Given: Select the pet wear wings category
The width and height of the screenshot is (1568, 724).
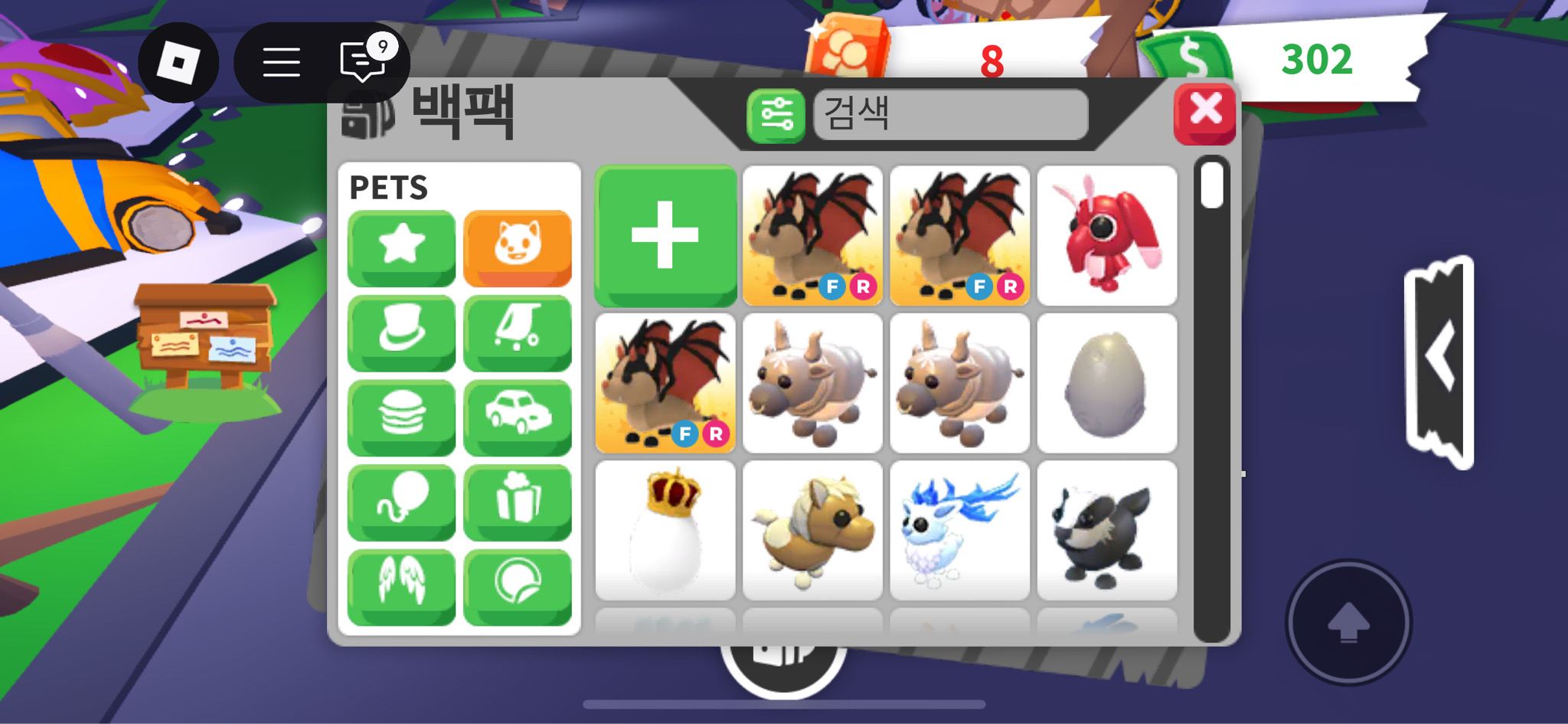Looking at the screenshot, I should click(401, 586).
